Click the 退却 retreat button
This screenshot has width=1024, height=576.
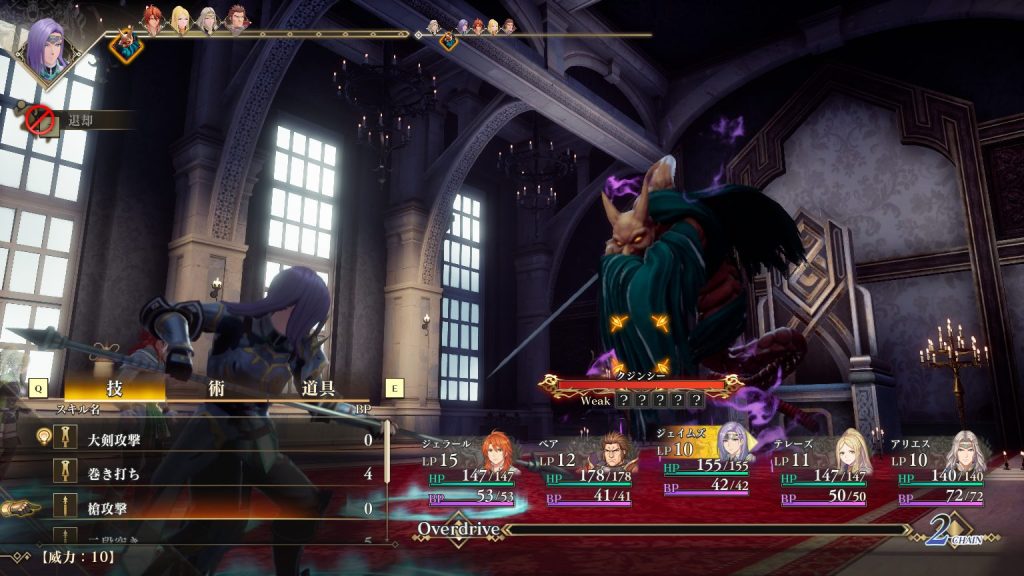click(x=78, y=120)
